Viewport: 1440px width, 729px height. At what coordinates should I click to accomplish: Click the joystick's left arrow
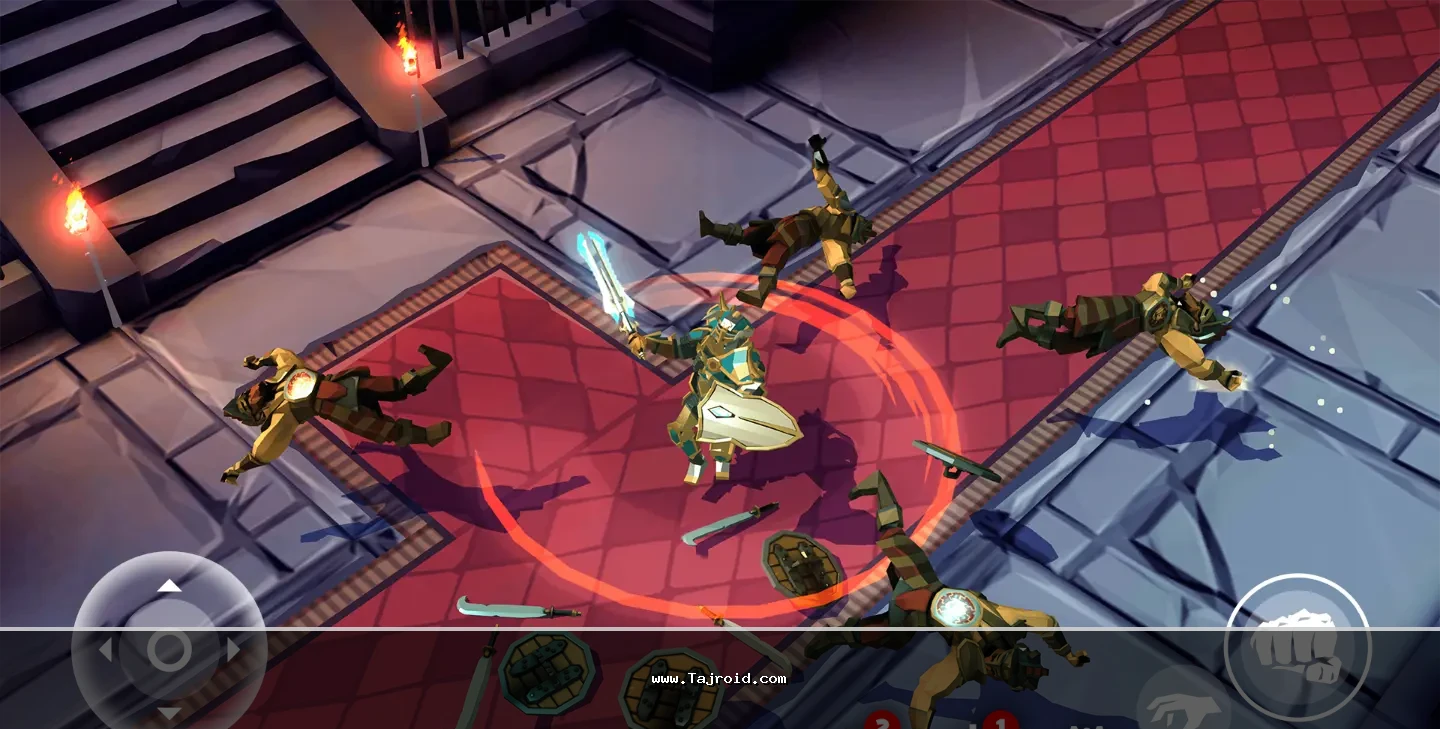coord(105,651)
